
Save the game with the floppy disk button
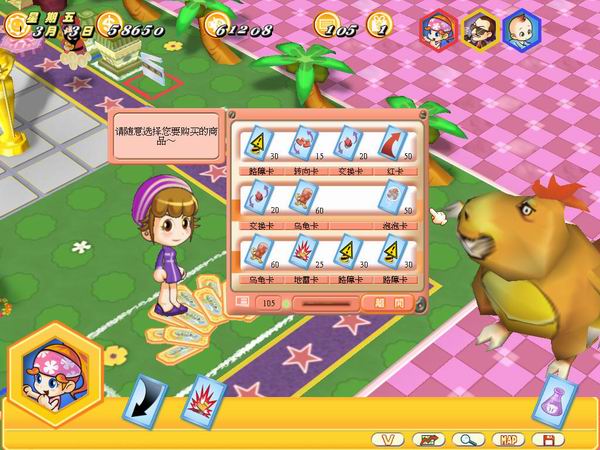tap(547, 439)
